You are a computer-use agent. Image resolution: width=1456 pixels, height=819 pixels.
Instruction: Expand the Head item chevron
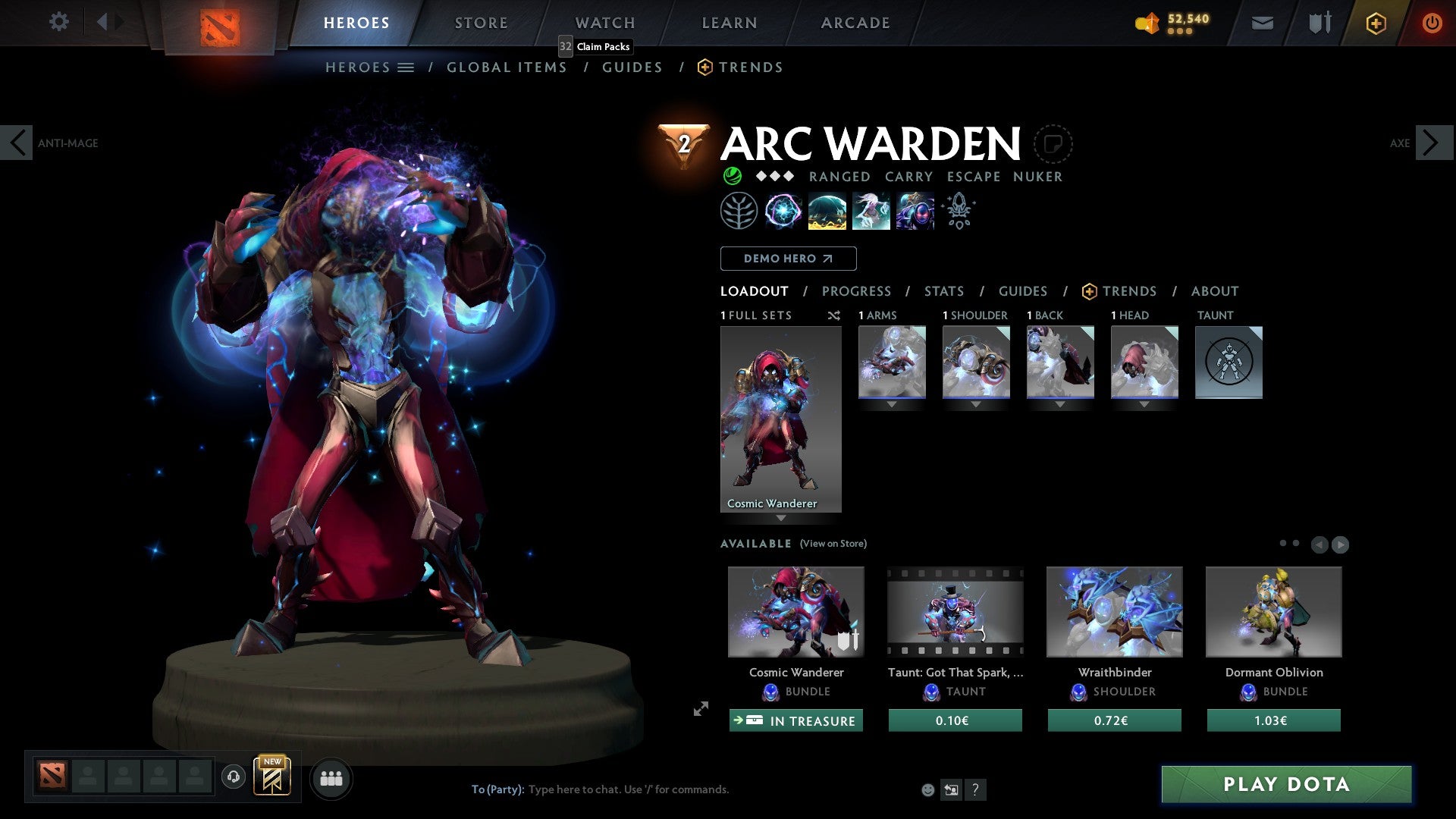(1144, 404)
